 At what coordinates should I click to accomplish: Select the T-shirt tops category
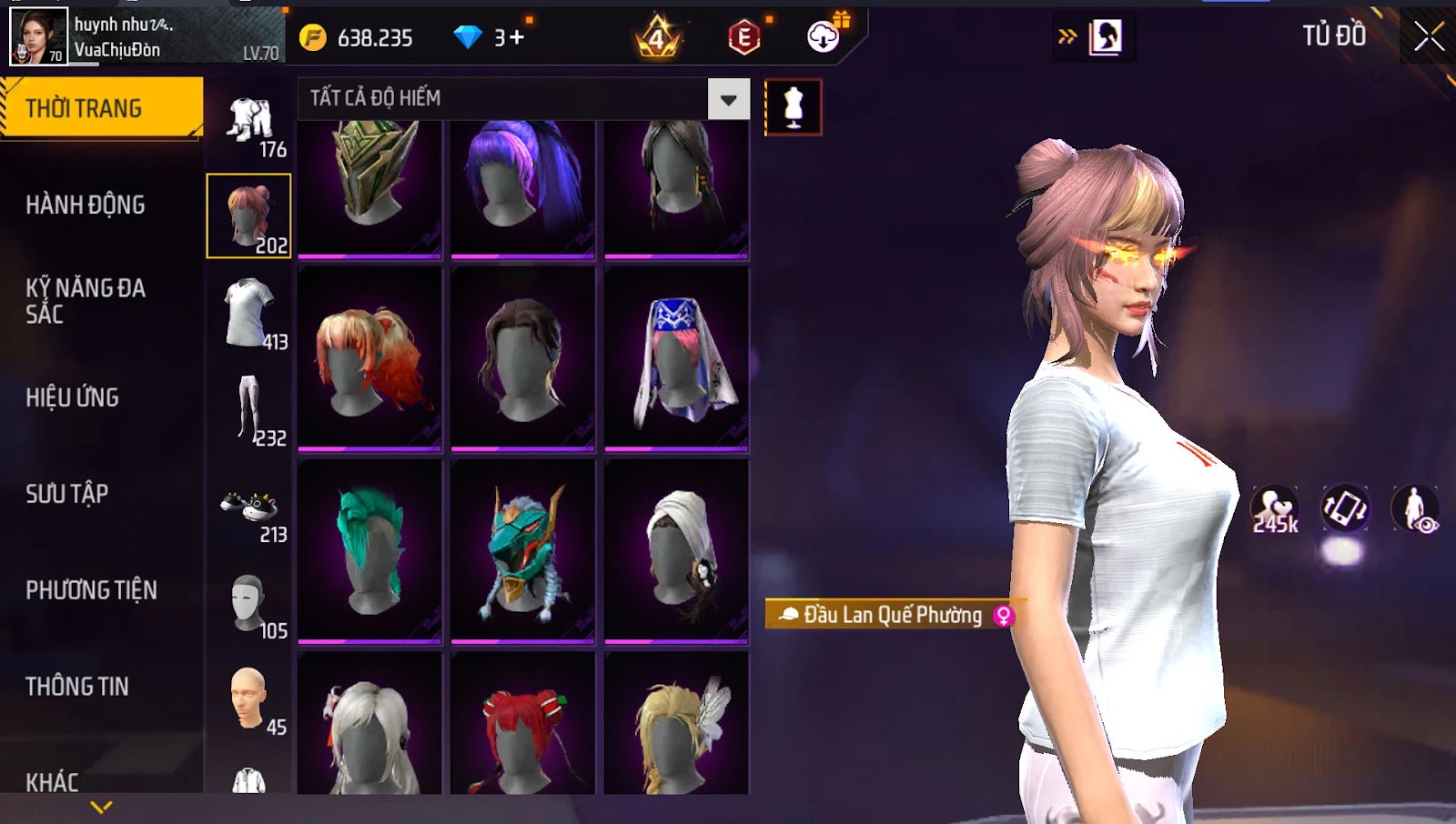[x=249, y=314]
